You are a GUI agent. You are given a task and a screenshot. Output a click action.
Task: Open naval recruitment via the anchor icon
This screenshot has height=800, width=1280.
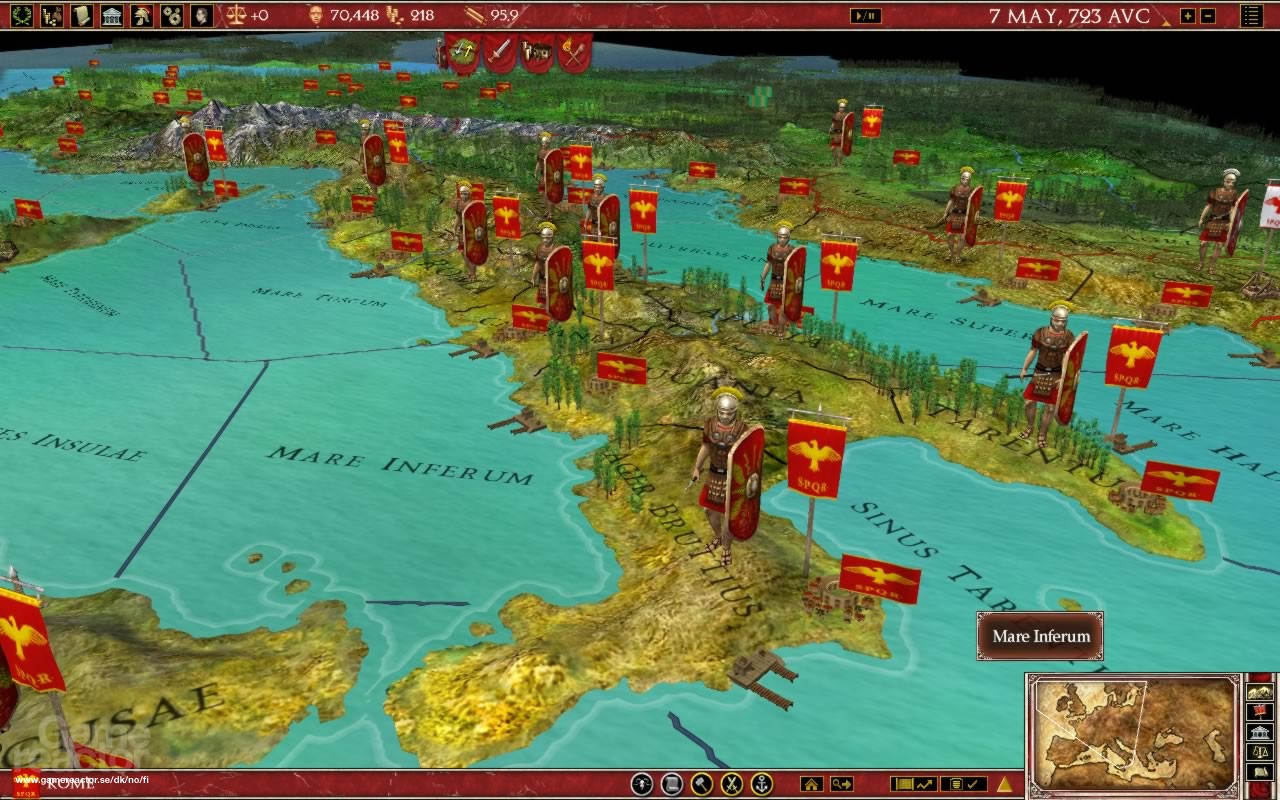(762, 783)
